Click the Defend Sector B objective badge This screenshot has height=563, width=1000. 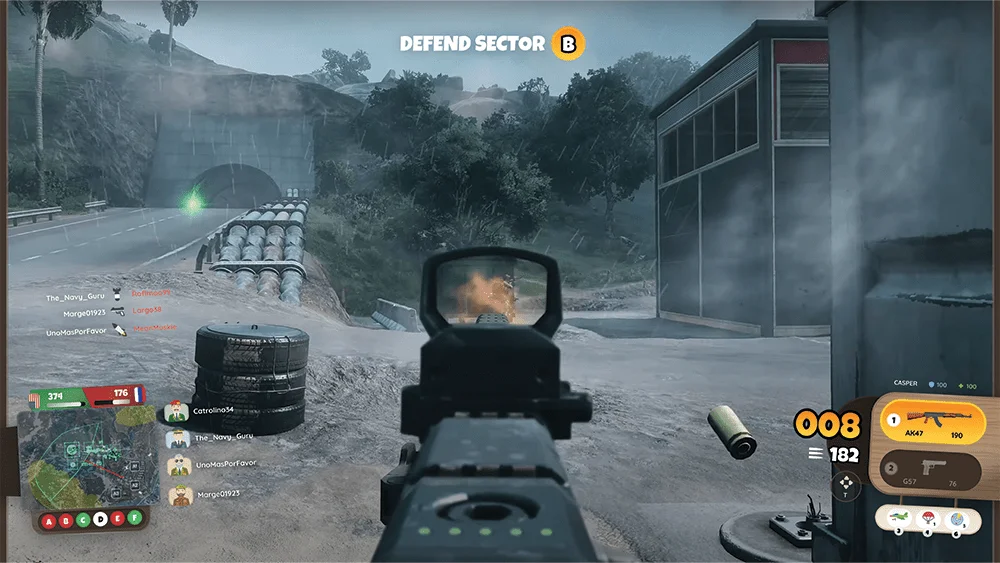coord(569,43)
